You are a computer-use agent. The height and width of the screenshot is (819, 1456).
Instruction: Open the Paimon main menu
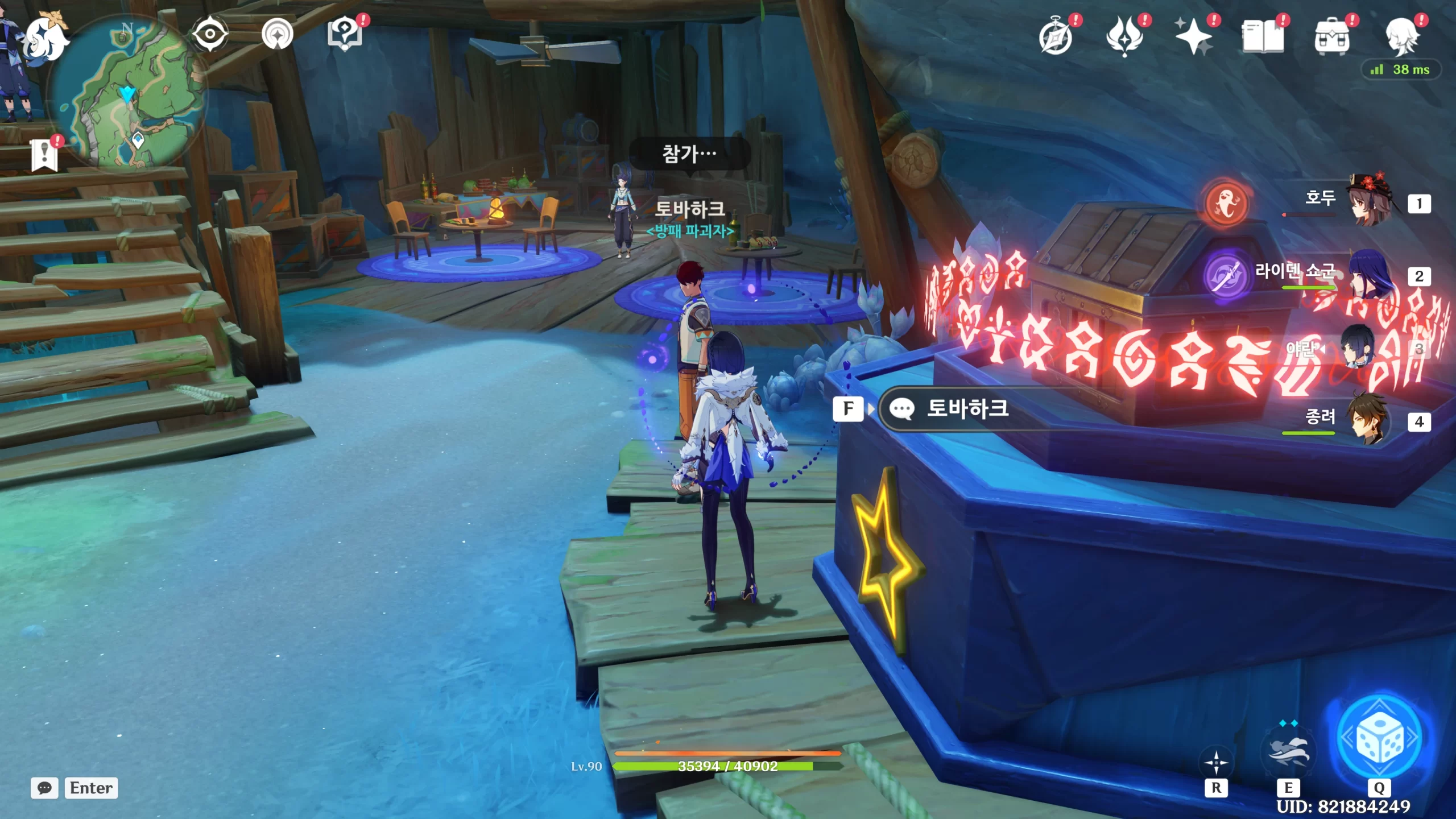(x=47, y=38)
